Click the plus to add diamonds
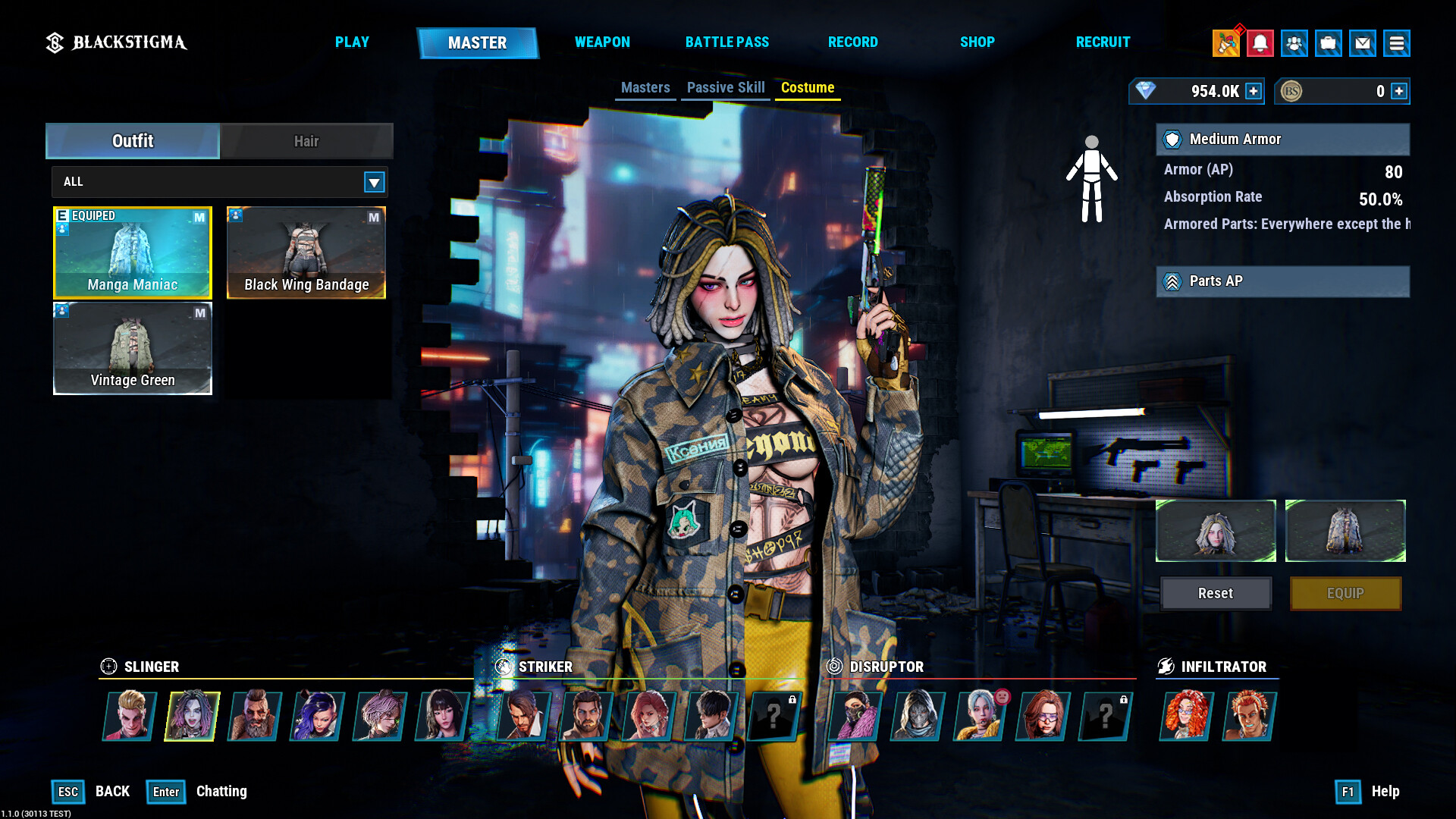This screenshot has height=819, width=1456. tap(1255, 91)
